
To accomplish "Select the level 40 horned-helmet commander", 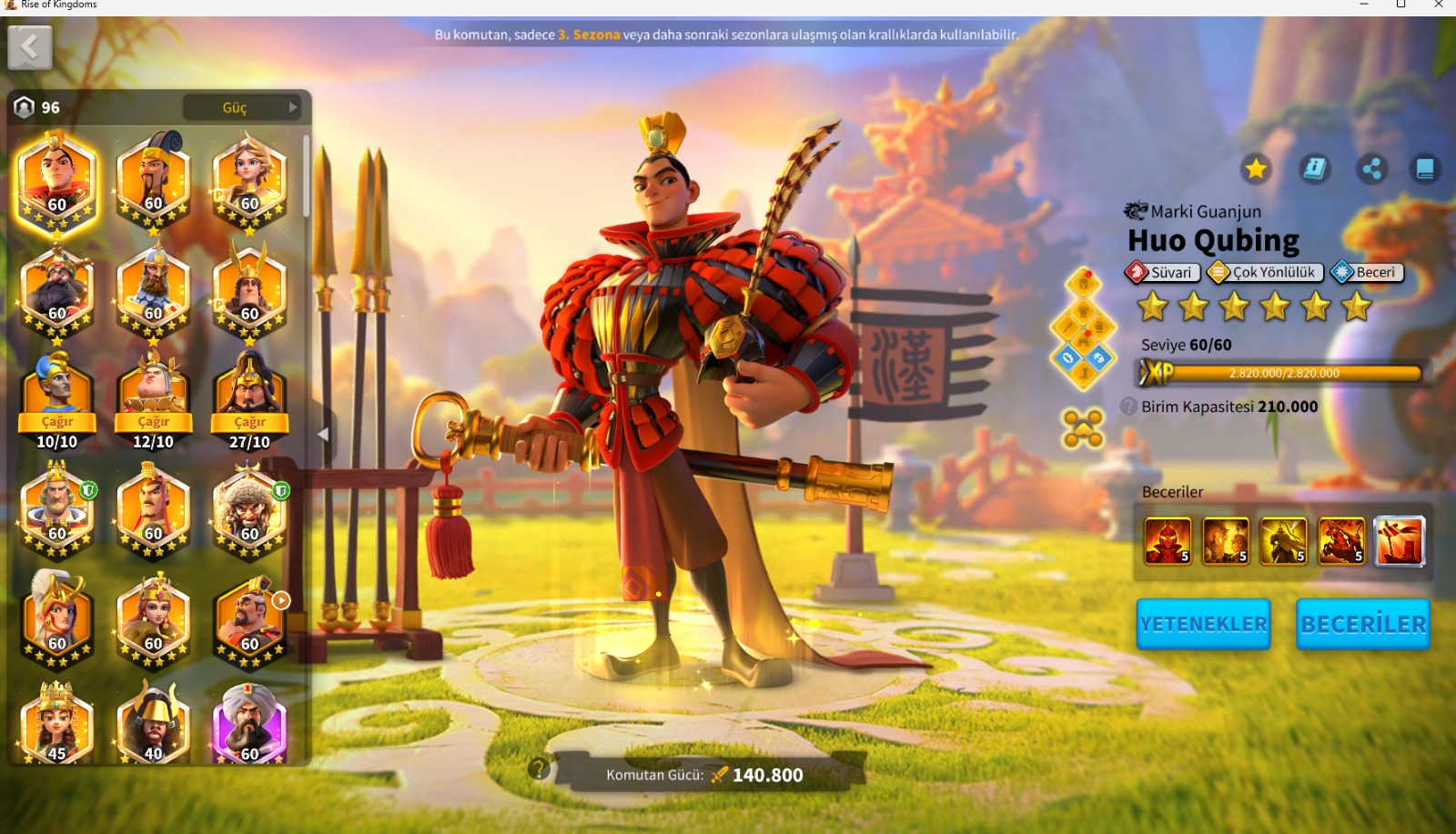I will click(154, 725).
